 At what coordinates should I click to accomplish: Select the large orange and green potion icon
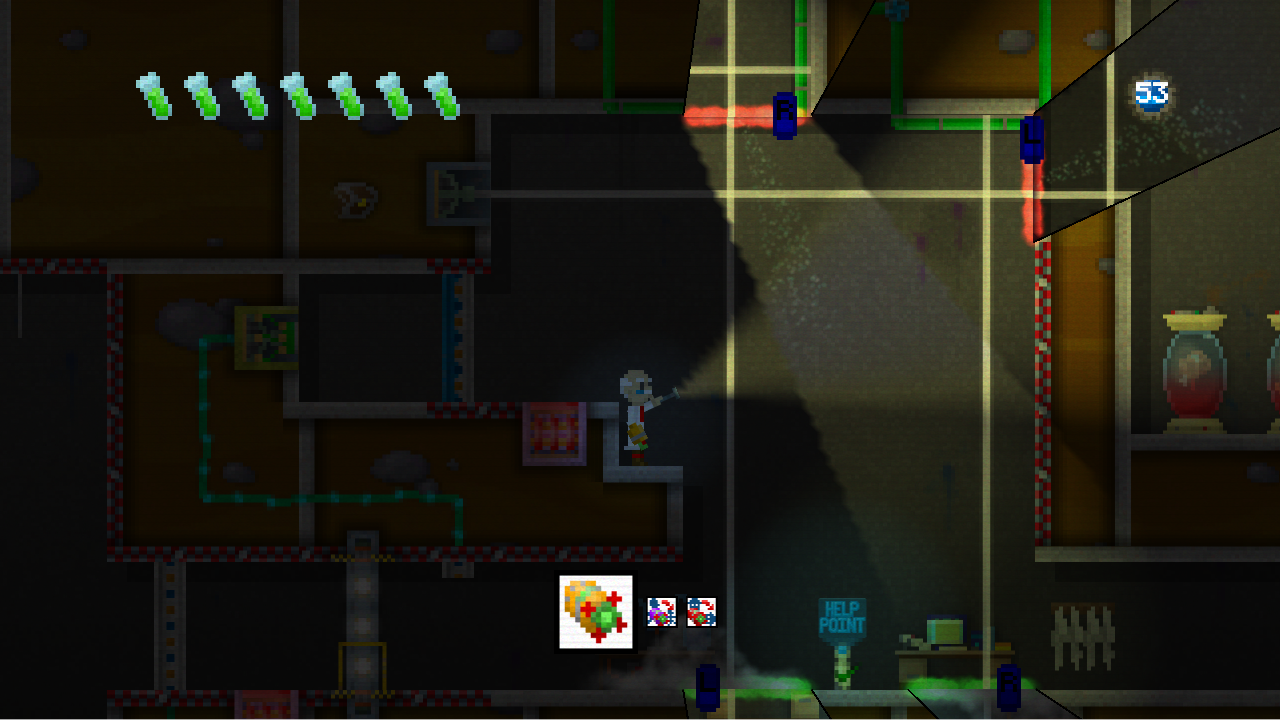[x=596, y=612]
